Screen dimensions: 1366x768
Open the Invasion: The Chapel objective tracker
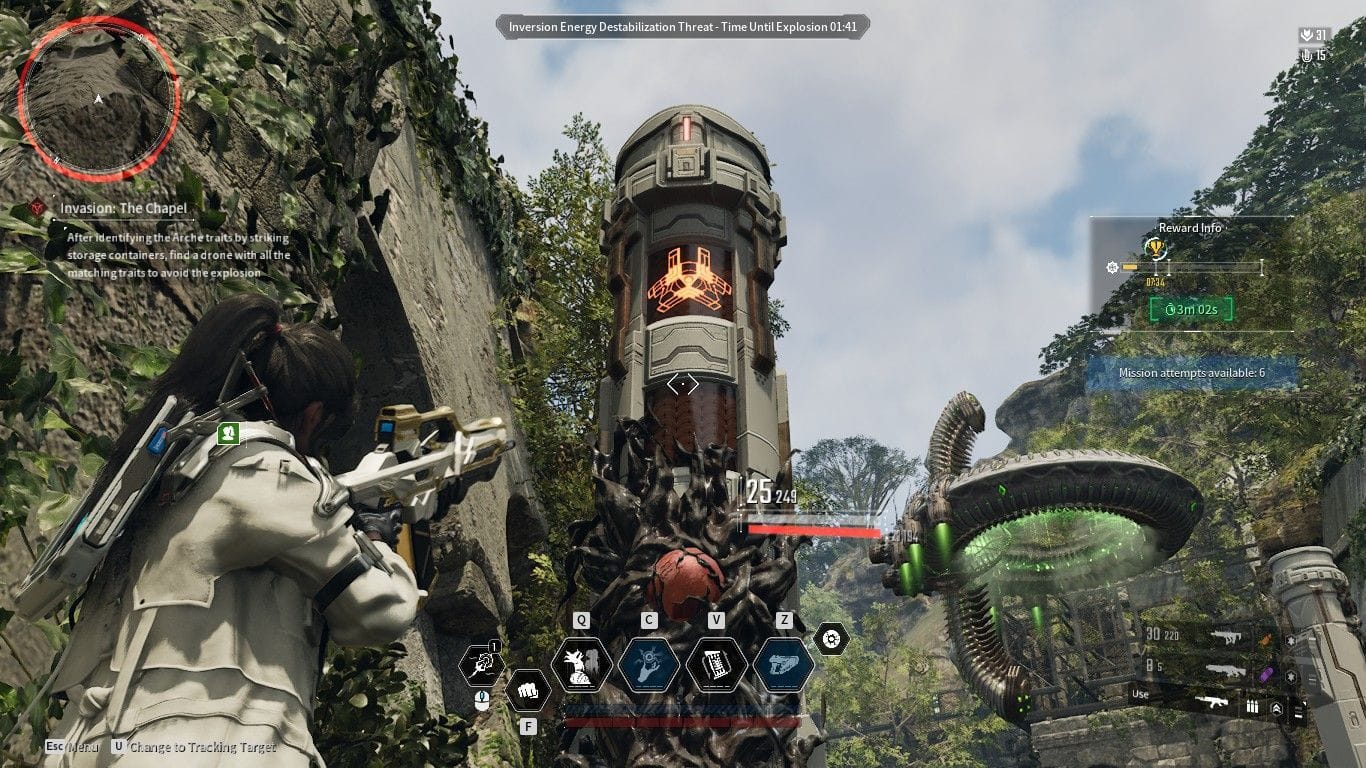[x=123, y=209]
